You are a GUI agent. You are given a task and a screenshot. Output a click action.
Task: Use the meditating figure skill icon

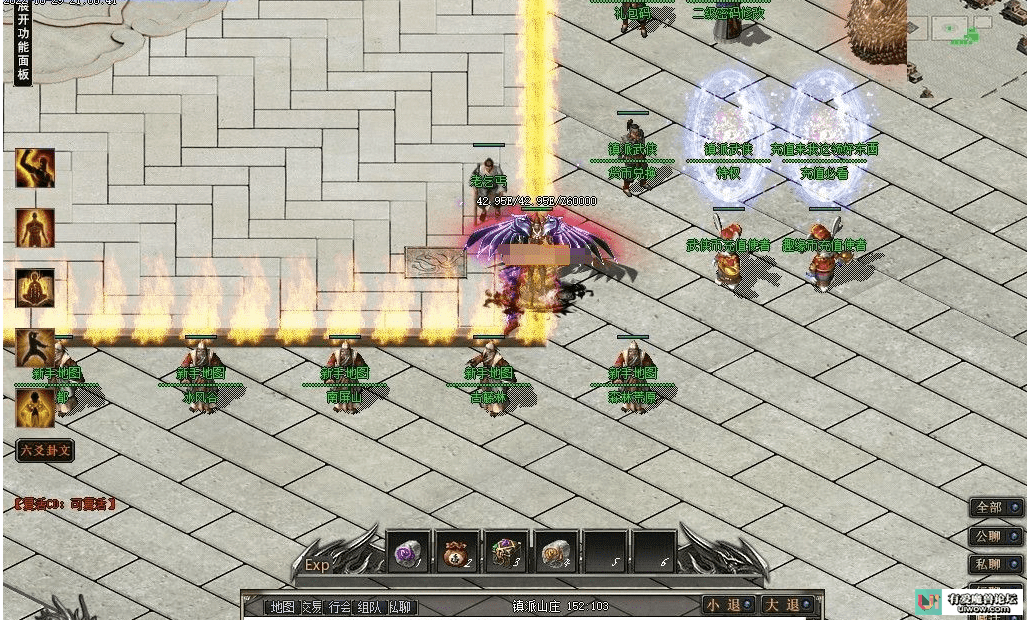35,289
